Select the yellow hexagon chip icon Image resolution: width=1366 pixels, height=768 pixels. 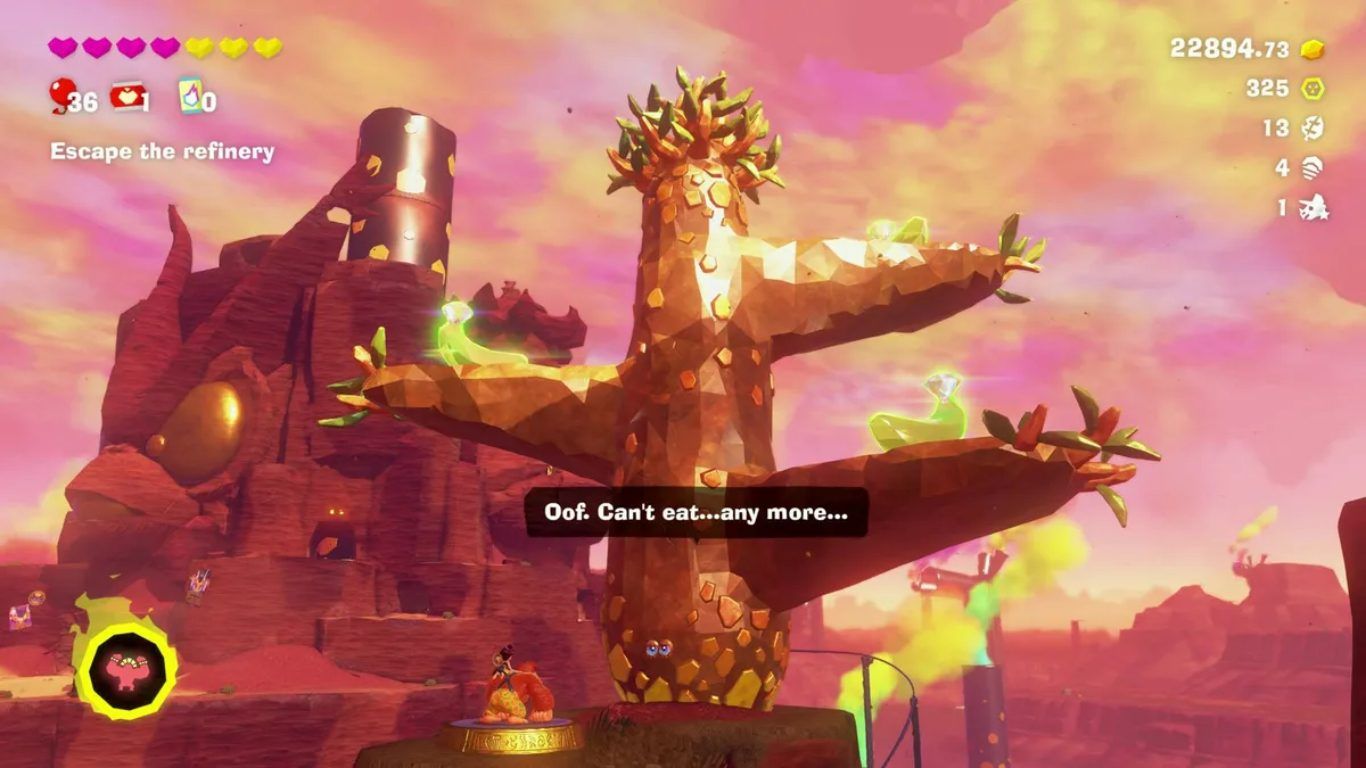[1312, 89]
